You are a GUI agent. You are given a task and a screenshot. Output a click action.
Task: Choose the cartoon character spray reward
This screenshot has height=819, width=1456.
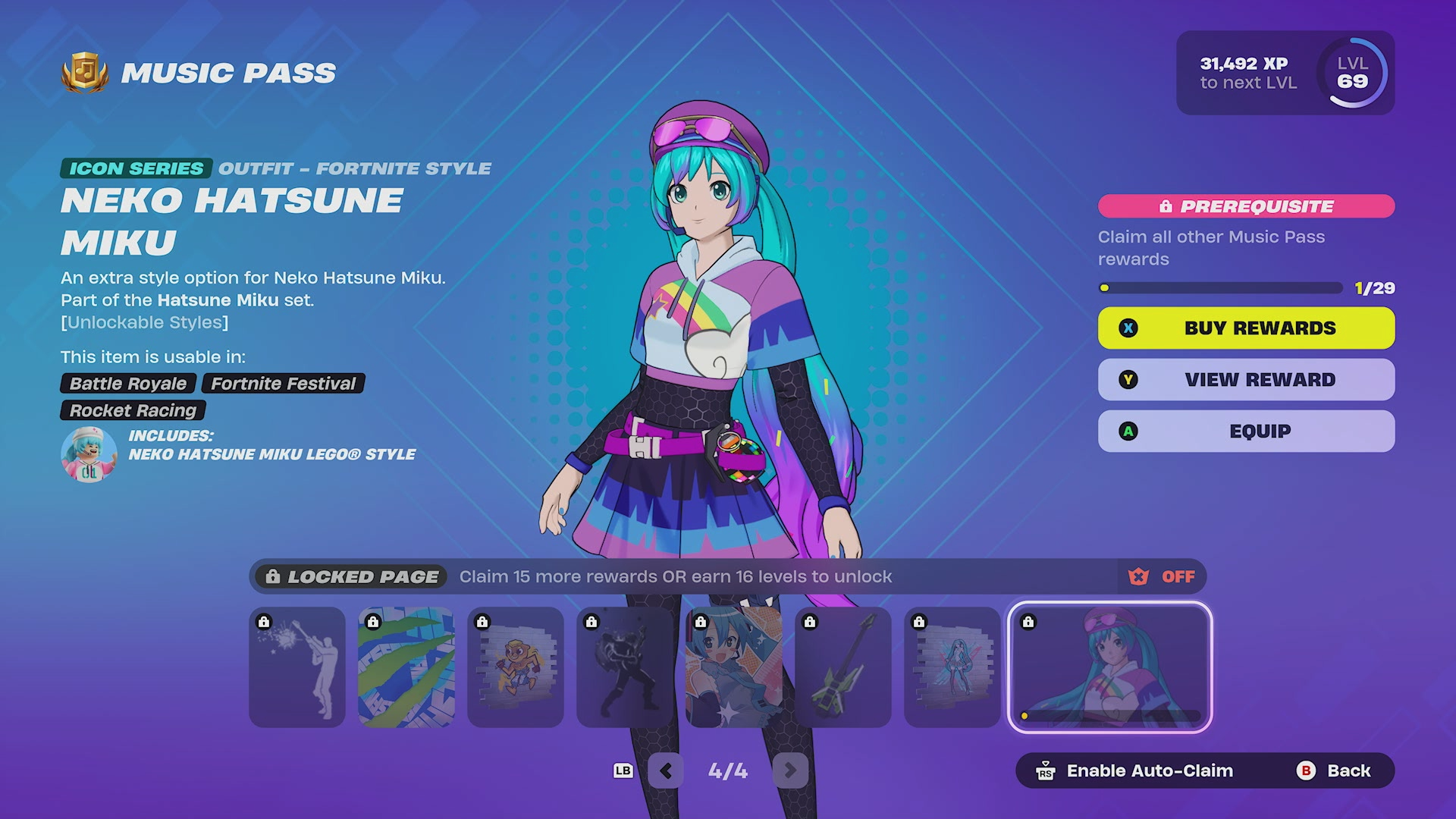click(x=516, y=667)
